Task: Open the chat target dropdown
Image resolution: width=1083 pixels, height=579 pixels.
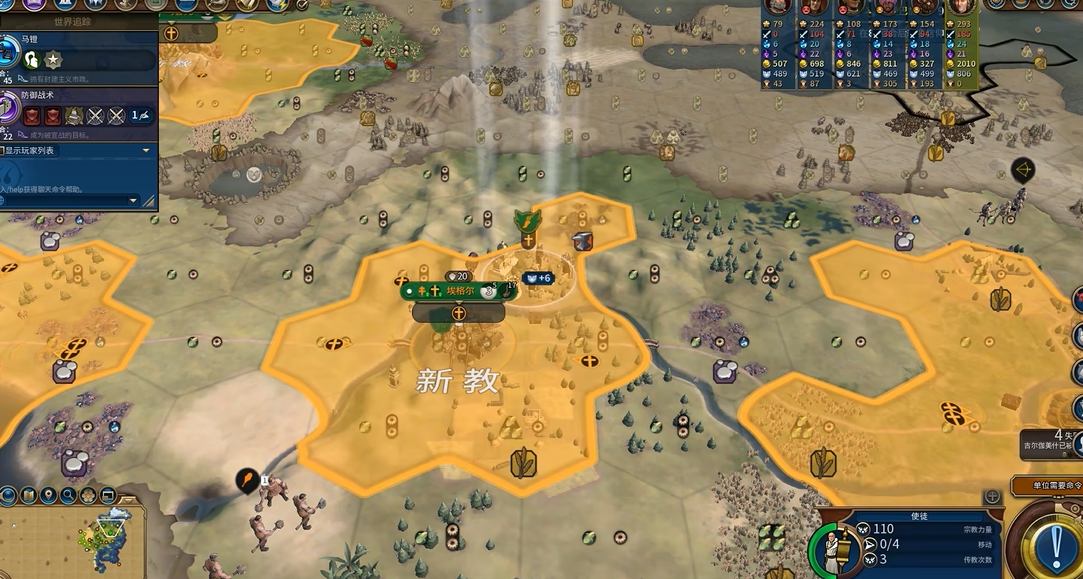Action: click(x=134, y=200)
